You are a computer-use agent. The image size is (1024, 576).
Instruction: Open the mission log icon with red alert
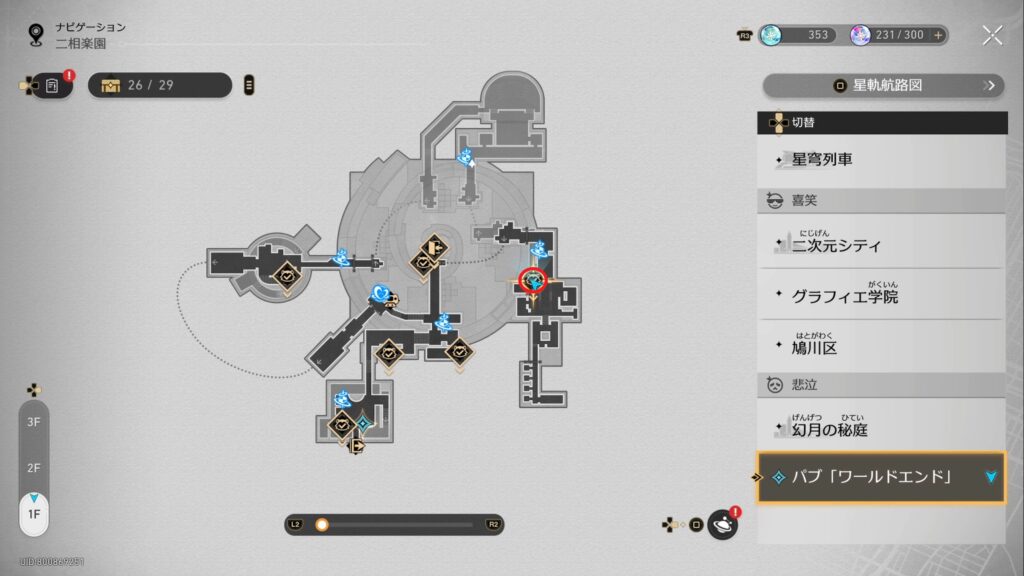coord(52,85)
